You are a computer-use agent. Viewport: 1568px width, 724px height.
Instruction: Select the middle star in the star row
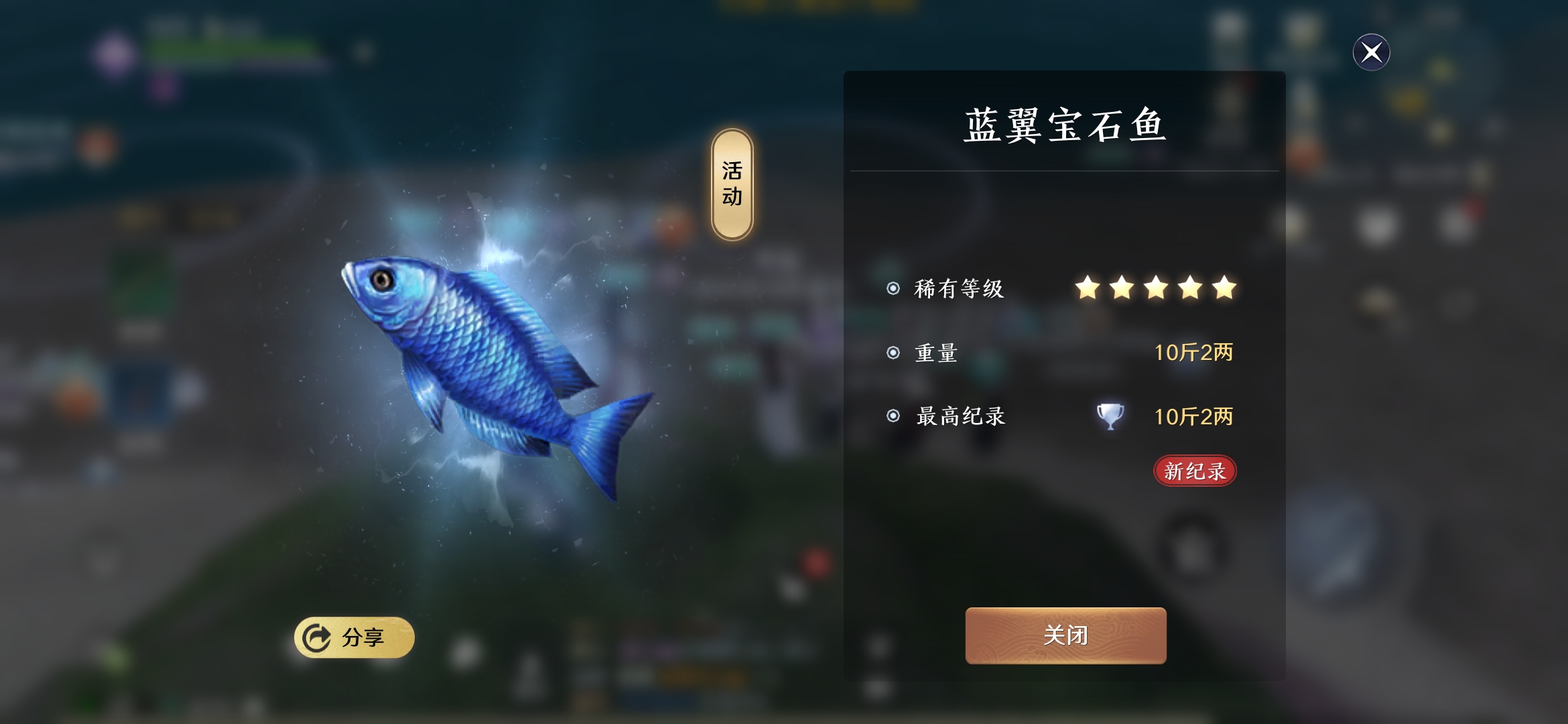click(x=1155, y=288)
